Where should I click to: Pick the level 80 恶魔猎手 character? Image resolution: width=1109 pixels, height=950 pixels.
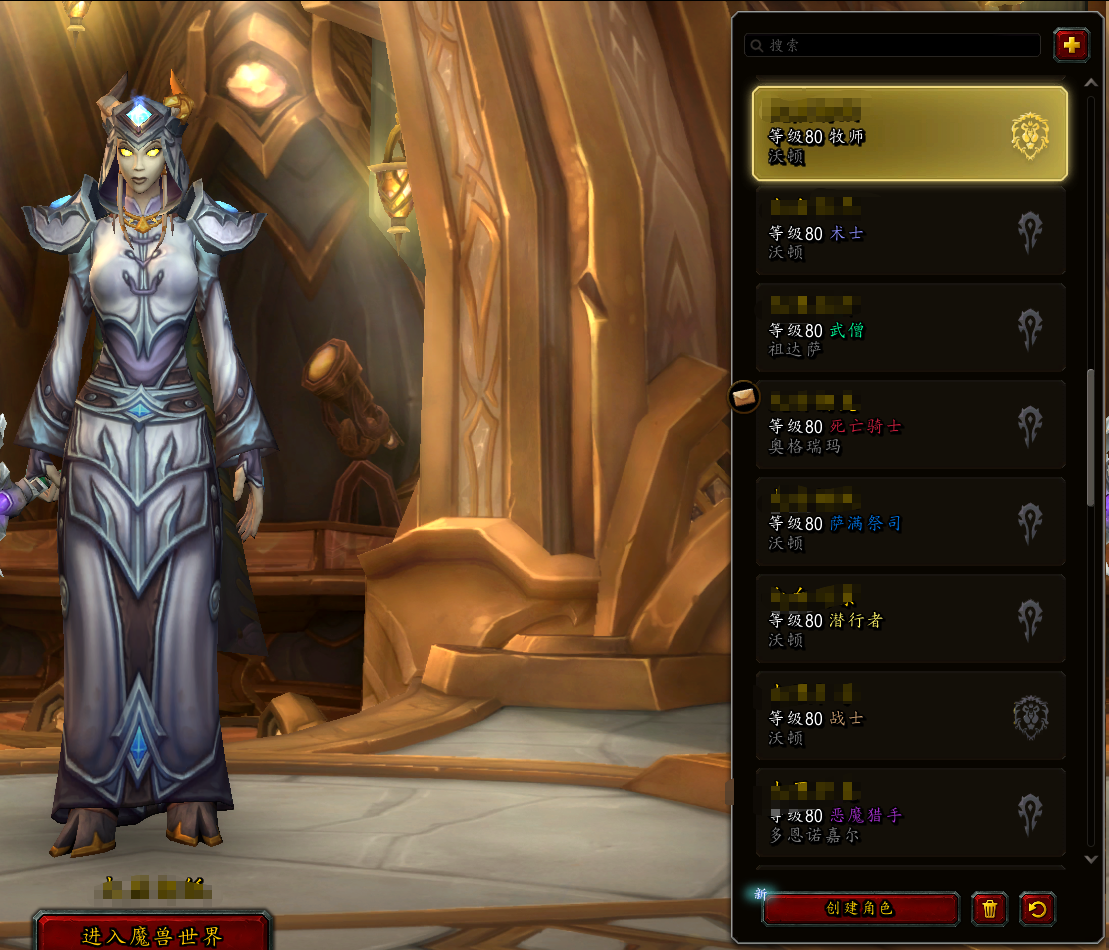(909, 813)
